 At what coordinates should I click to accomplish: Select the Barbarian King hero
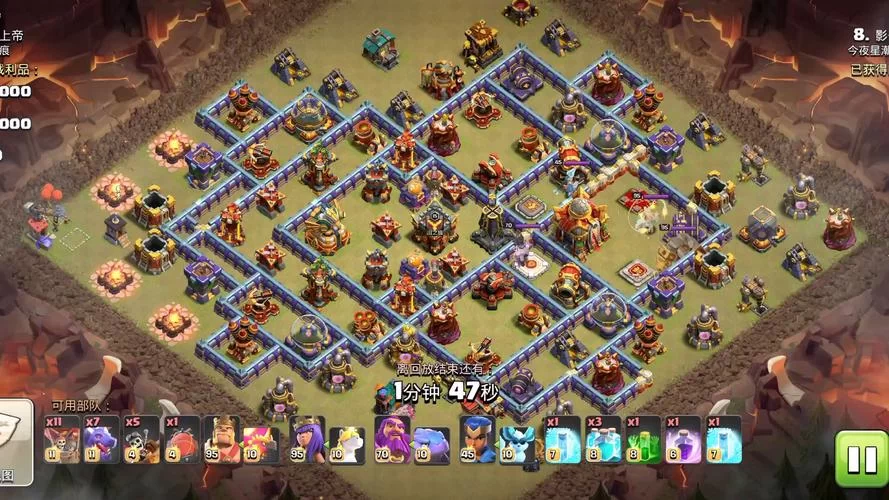[222, 440]
